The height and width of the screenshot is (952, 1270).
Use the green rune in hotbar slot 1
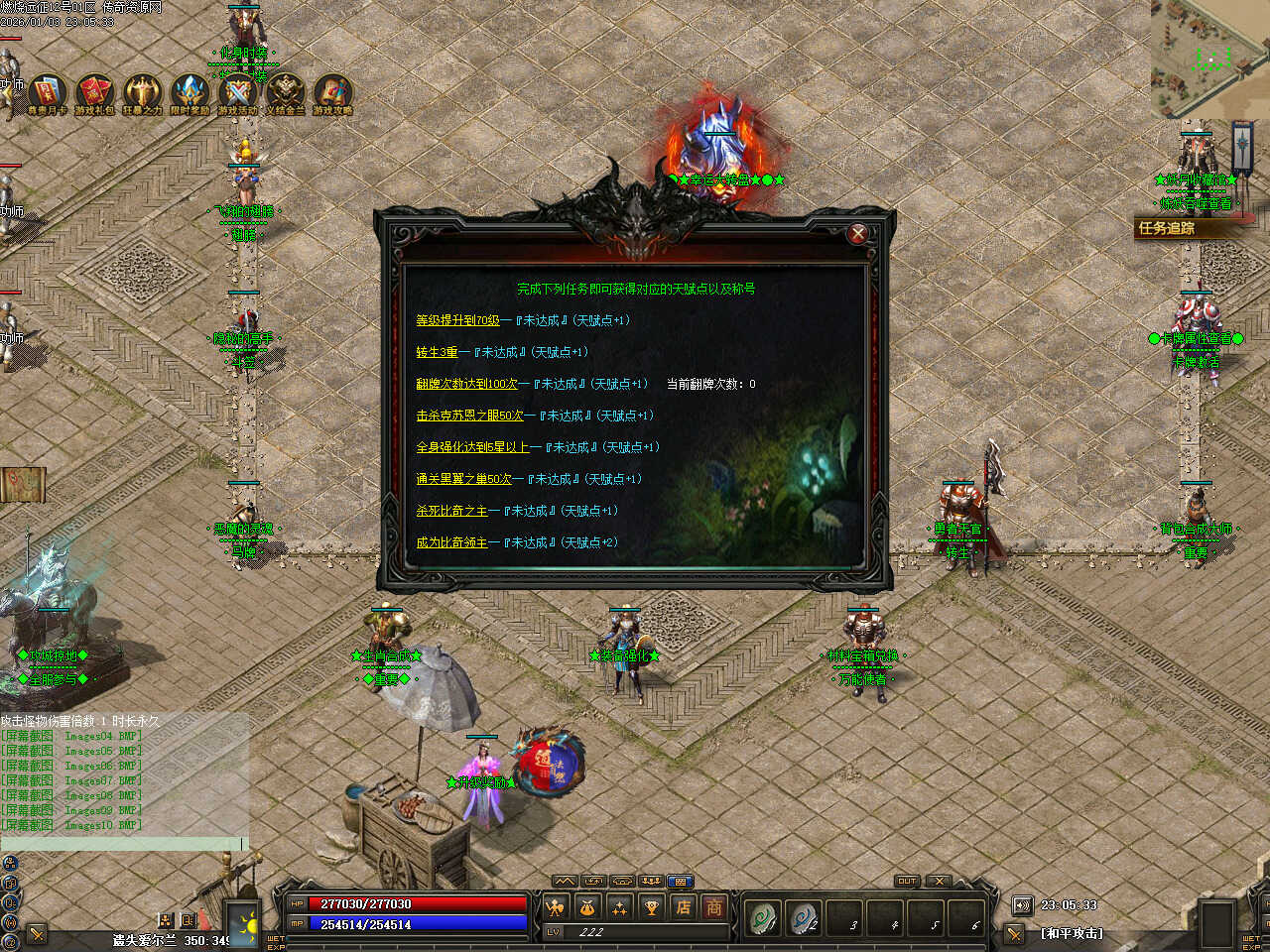(x=763, y=918)
